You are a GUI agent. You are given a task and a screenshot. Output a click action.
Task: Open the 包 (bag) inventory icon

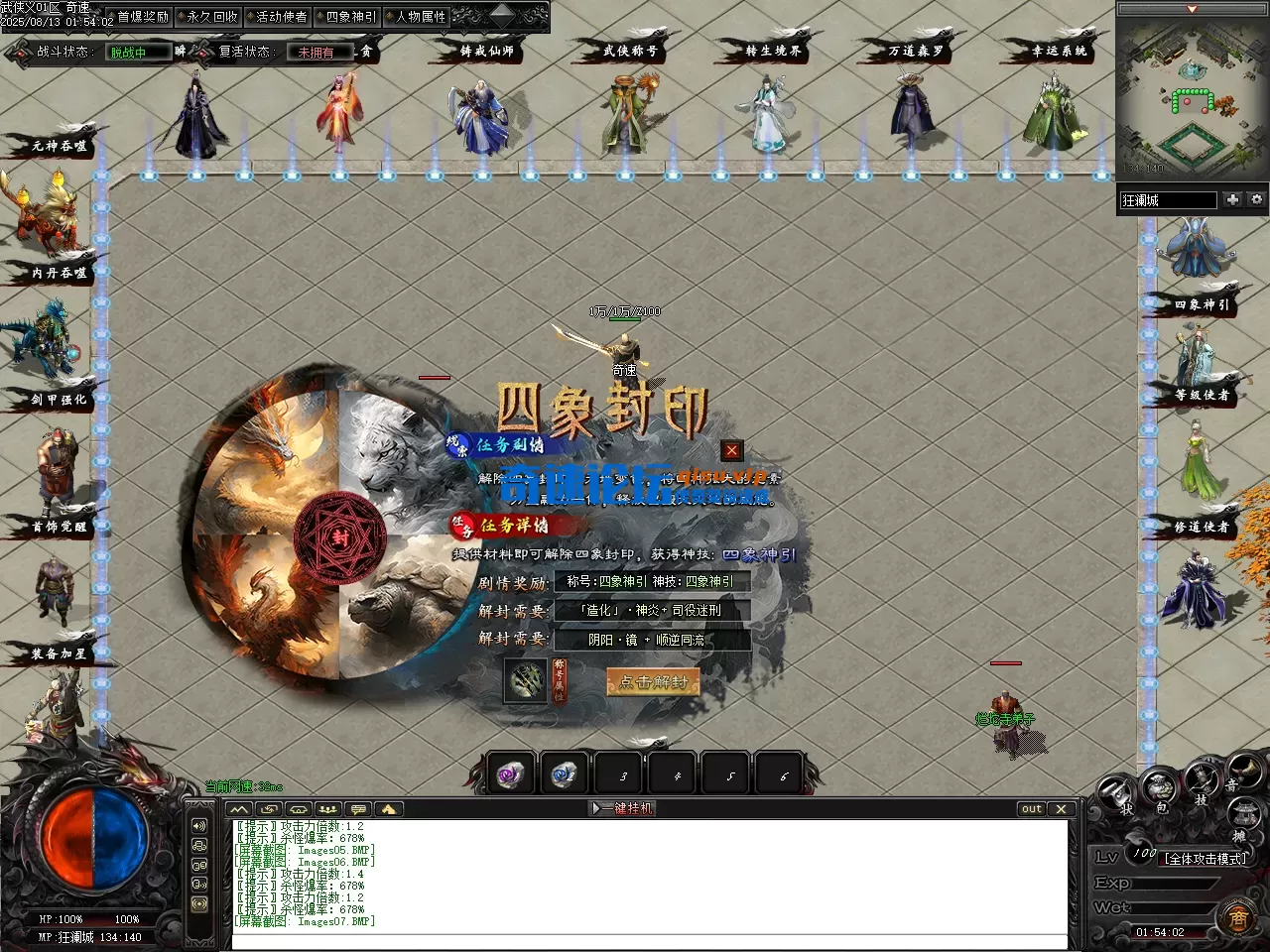[1158, 786]
